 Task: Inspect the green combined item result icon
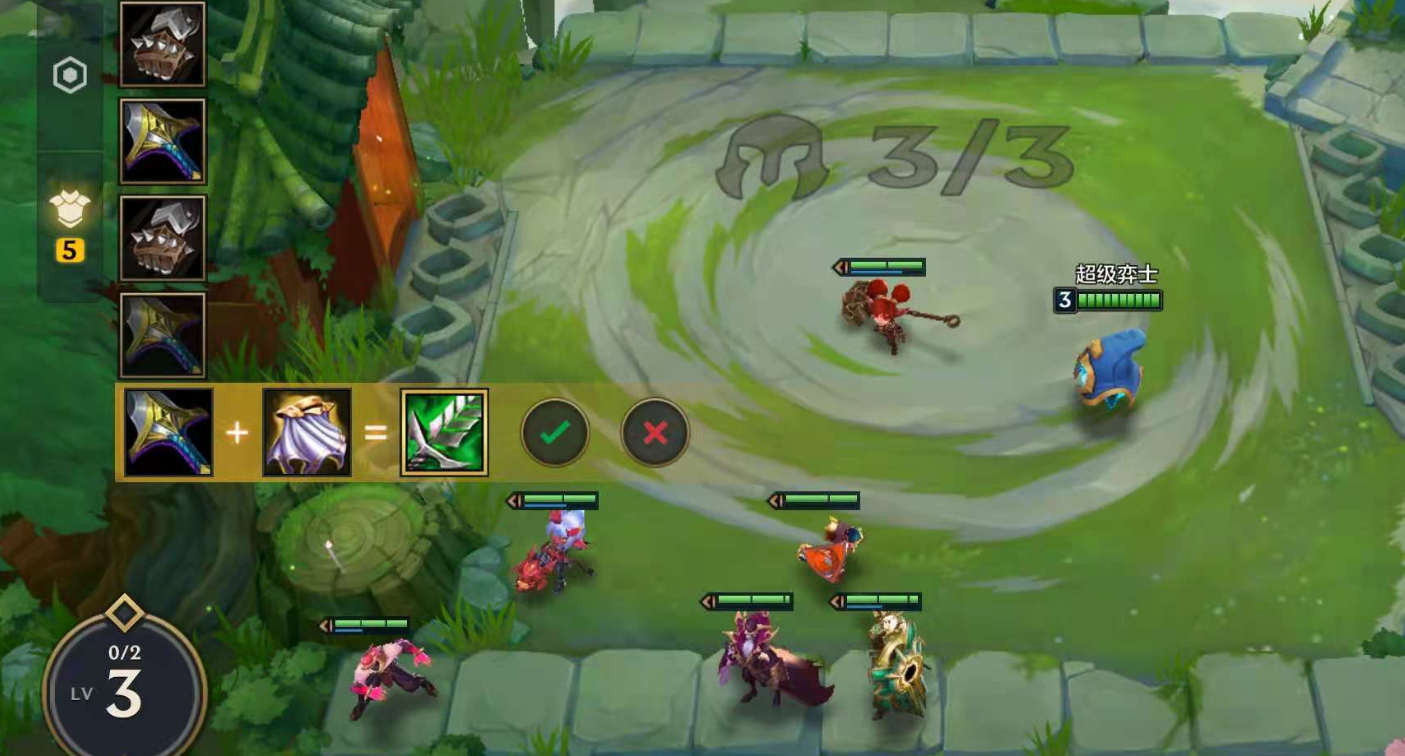click(444, 432)
